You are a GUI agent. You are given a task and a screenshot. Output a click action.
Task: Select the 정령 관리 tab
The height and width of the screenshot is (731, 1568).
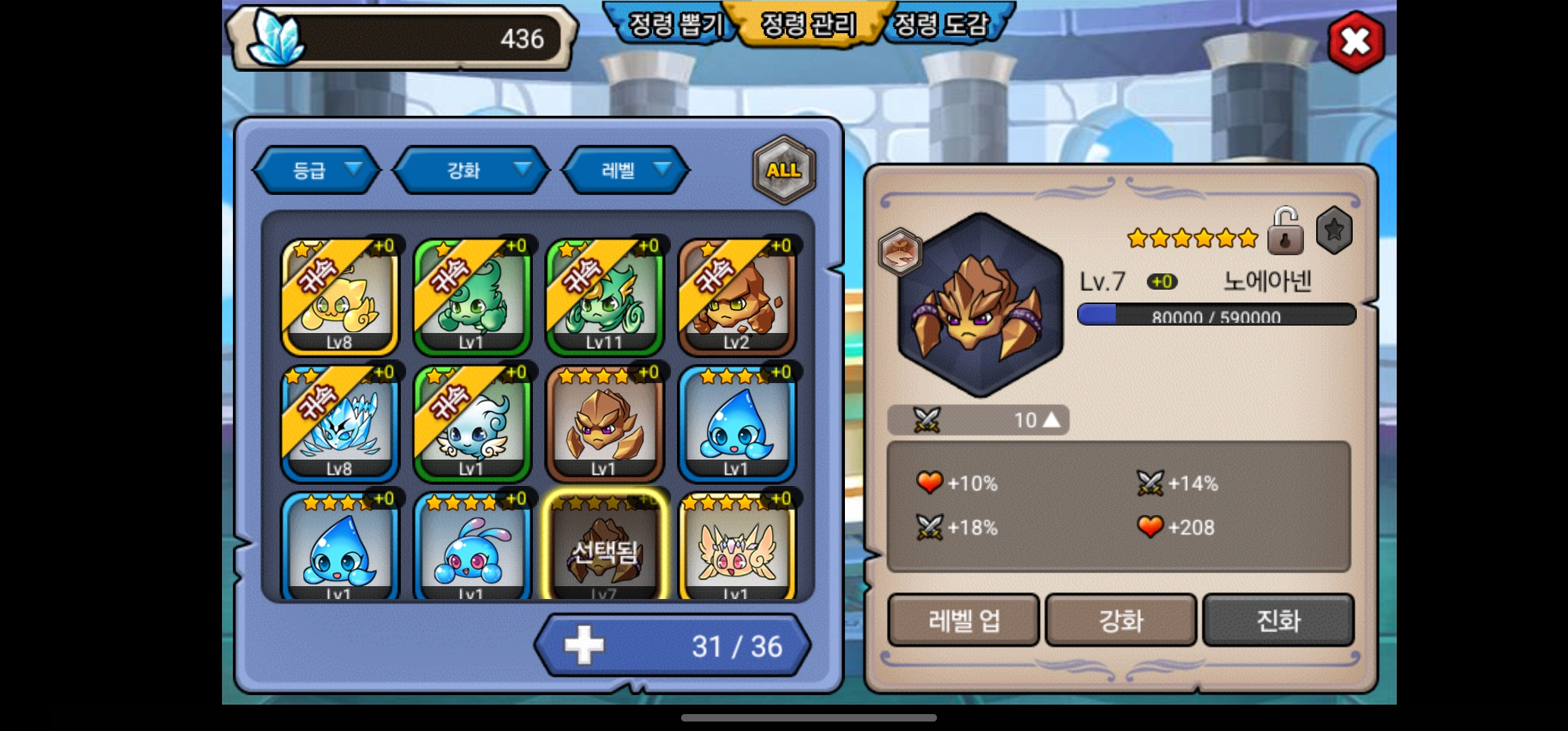pos(808,26)
